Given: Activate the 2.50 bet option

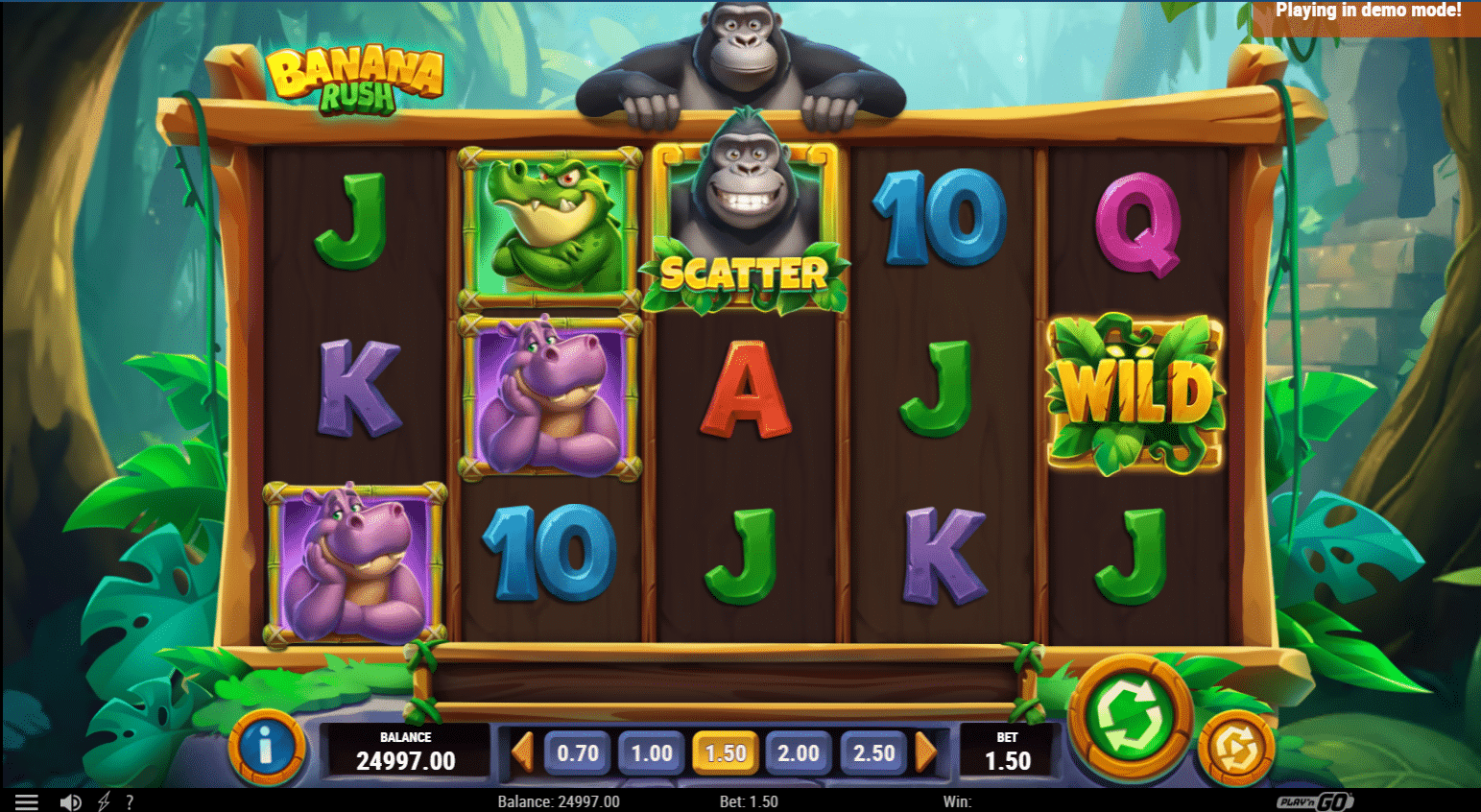Looking at the screenshot, I should pyautogui.click(x=872, y=752).
